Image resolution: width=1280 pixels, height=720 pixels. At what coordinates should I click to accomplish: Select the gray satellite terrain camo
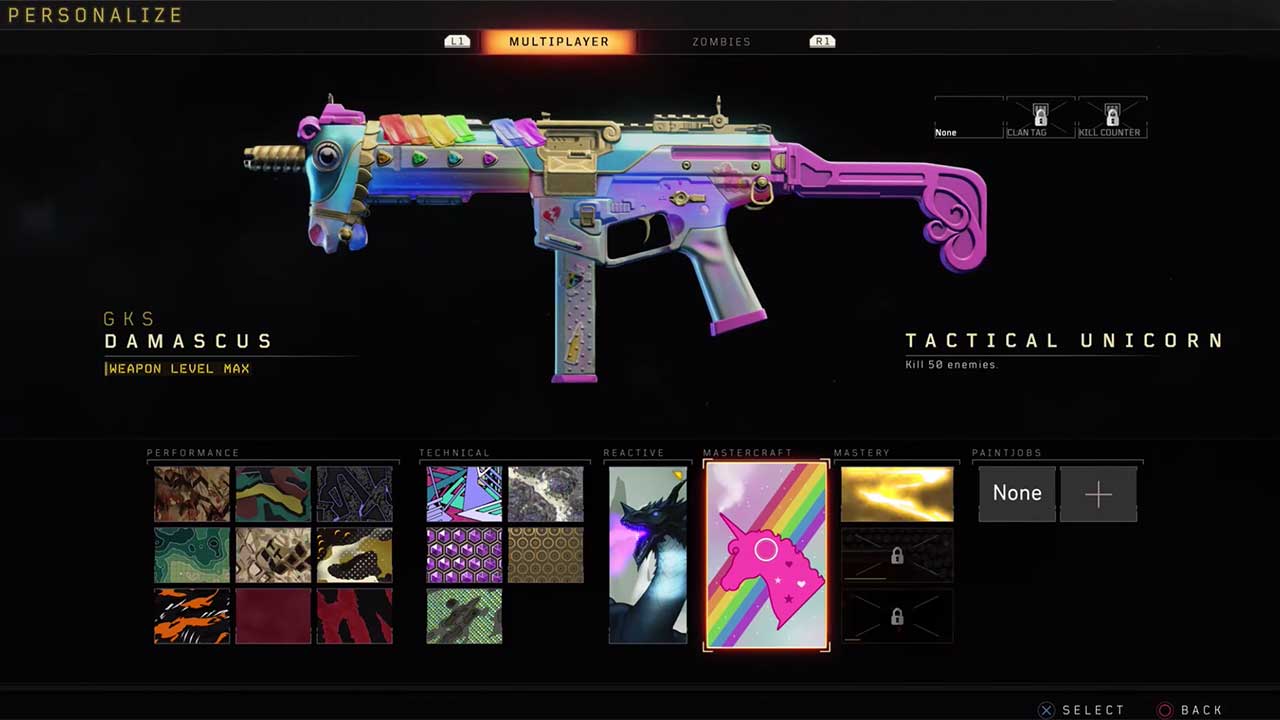[545, 494]
